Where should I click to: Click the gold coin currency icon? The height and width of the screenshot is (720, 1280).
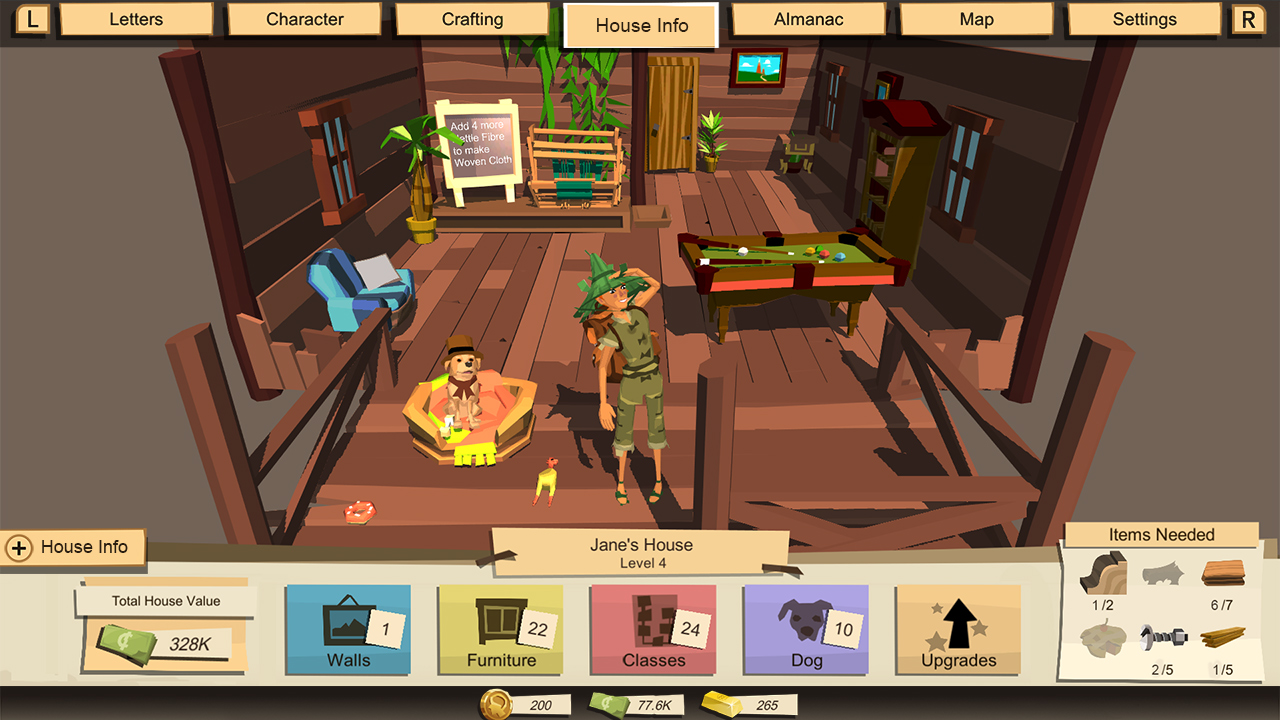pyautogui.click(x=497, y=704)
